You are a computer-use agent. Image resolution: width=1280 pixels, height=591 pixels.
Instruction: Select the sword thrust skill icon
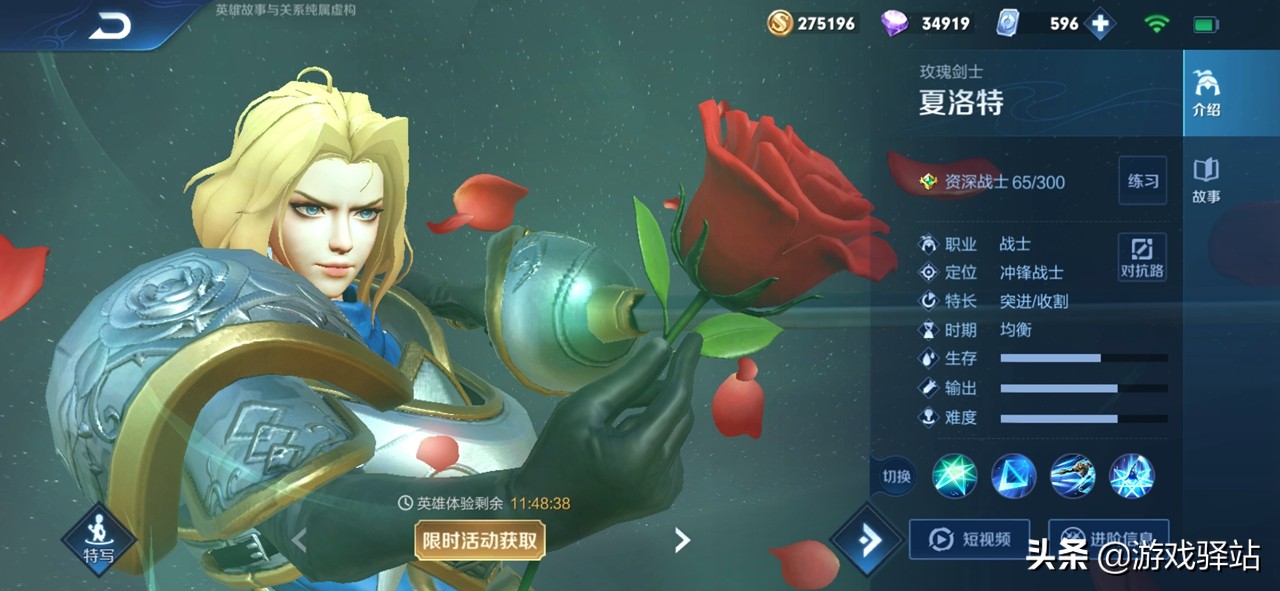pos(1073,476)
